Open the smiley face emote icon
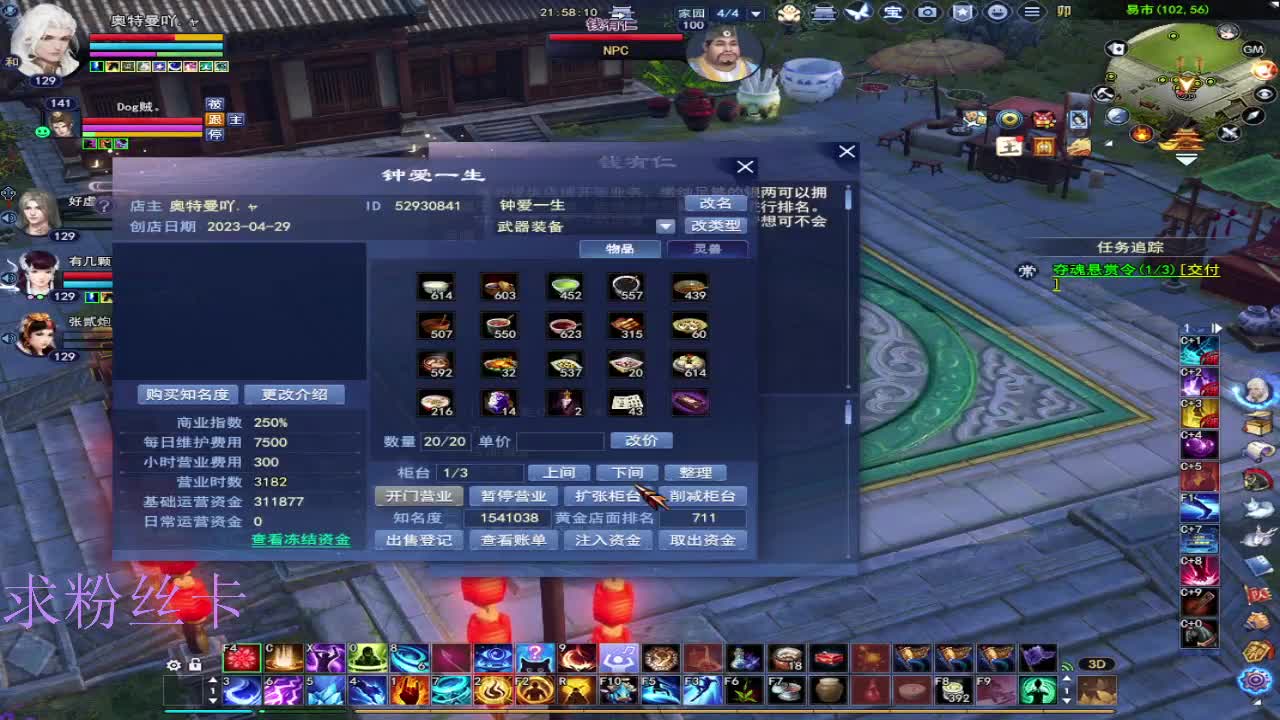1280x720 pixels. click(997, 12)
